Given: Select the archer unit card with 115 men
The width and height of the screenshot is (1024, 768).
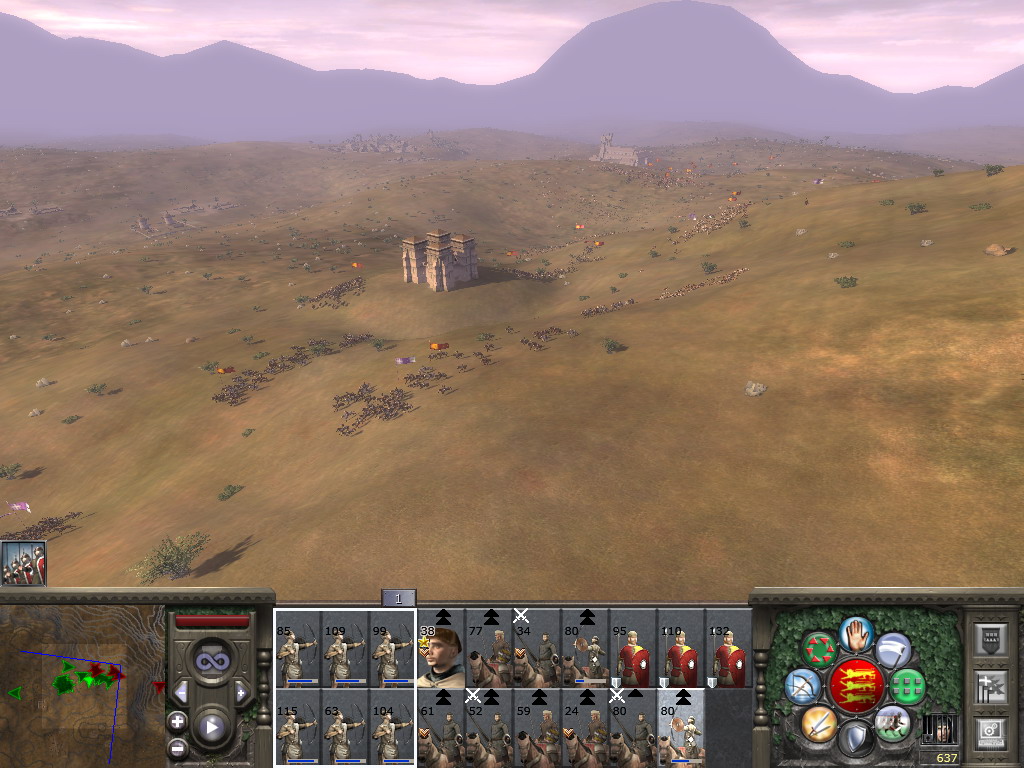Looking at the screenshot, I should pyautogui.click(x=298, y=730).
